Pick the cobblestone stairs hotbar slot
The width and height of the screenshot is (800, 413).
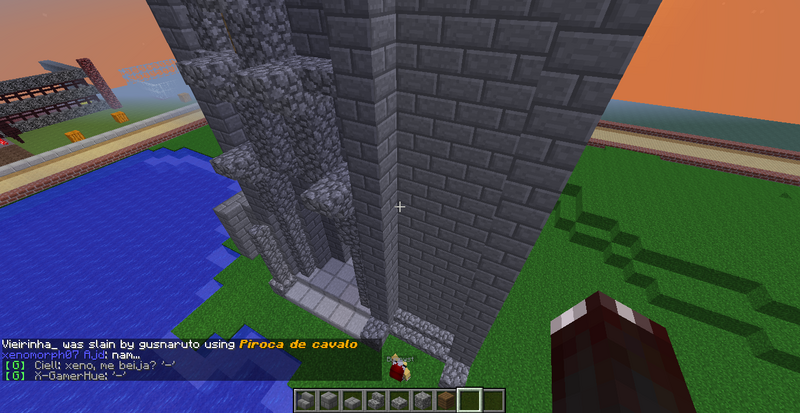376,400
